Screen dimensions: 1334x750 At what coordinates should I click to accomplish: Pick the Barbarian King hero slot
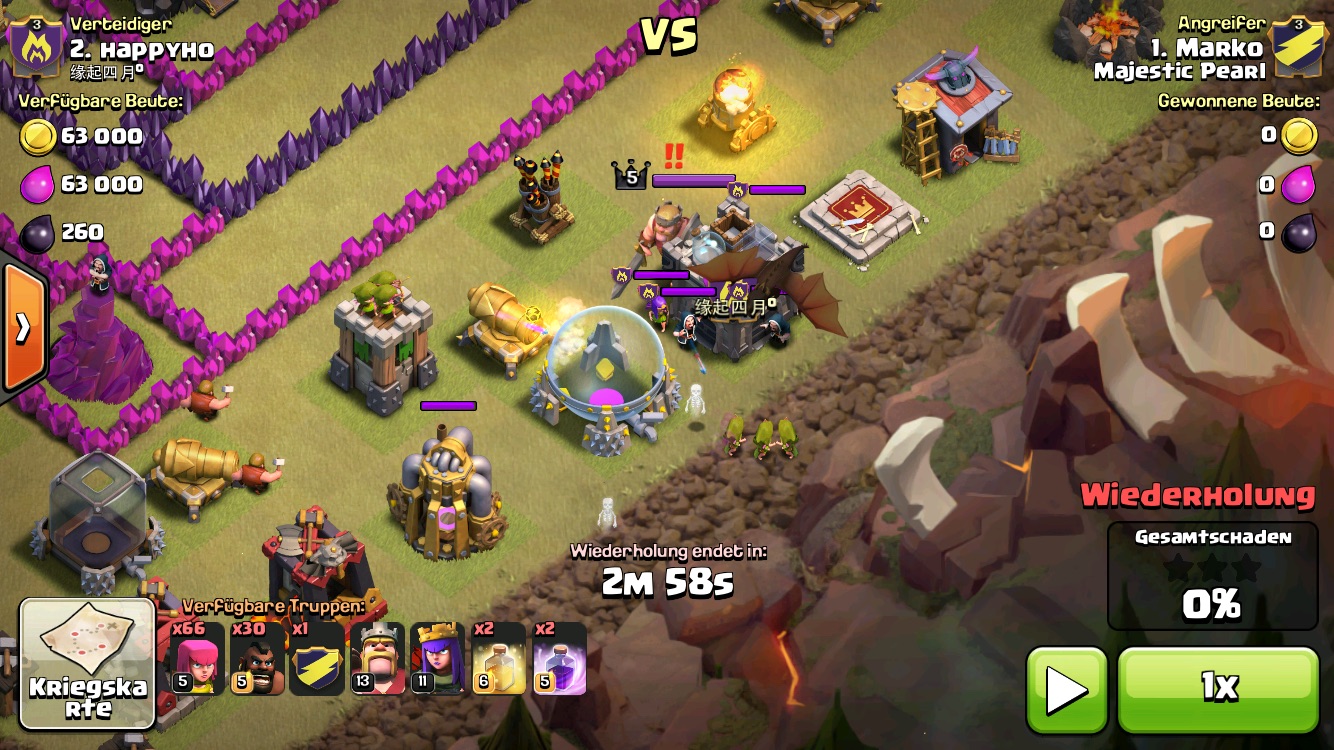point(377,658)
